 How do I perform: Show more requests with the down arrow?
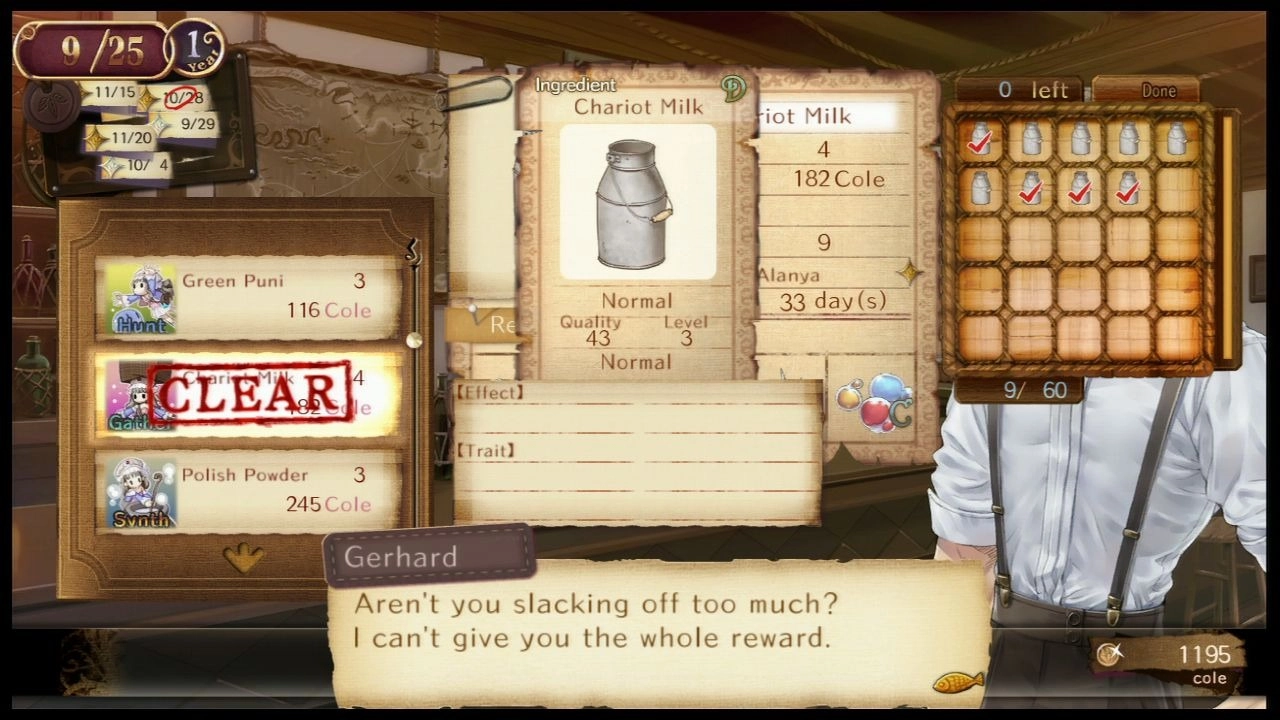[243, 557]
